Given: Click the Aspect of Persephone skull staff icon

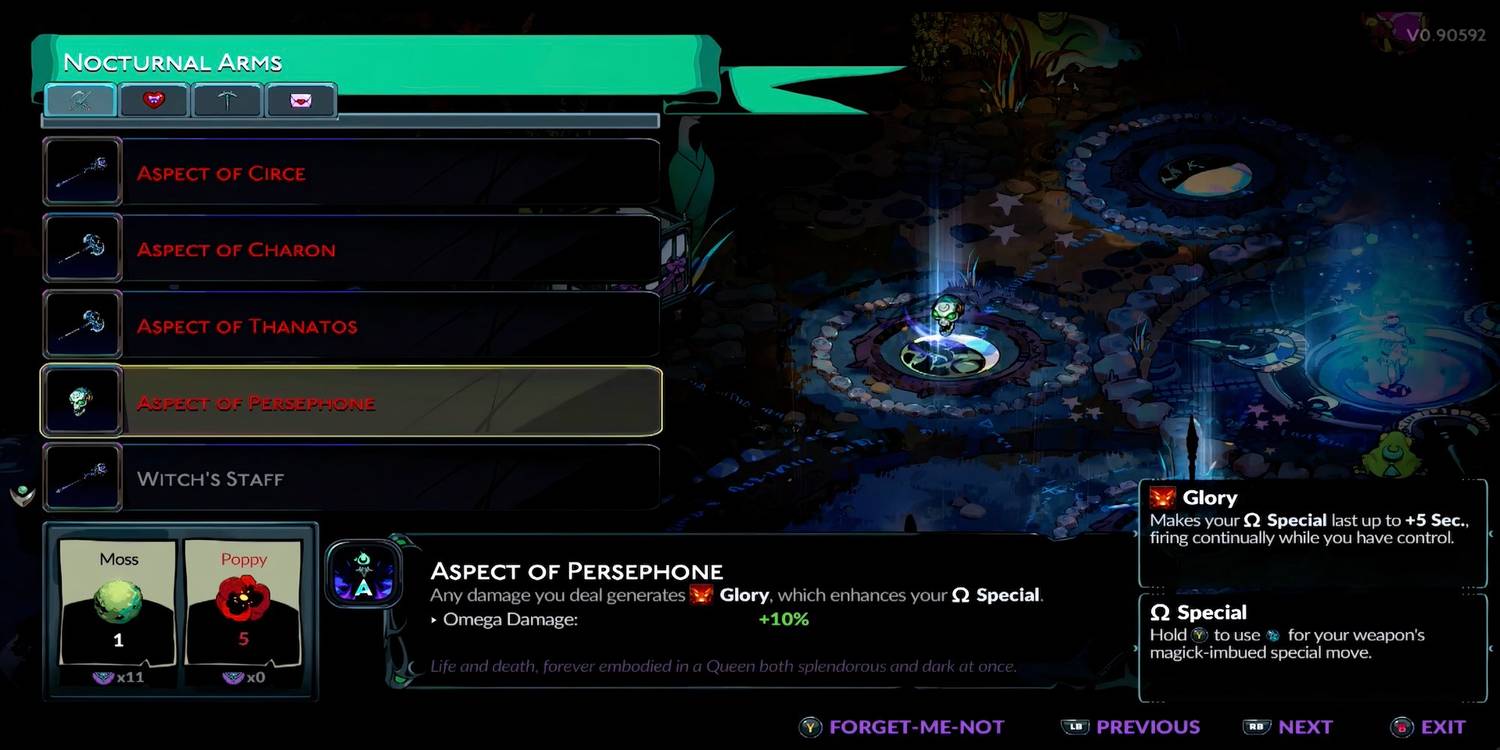Looking at the screenshot, I should [82, 400].
